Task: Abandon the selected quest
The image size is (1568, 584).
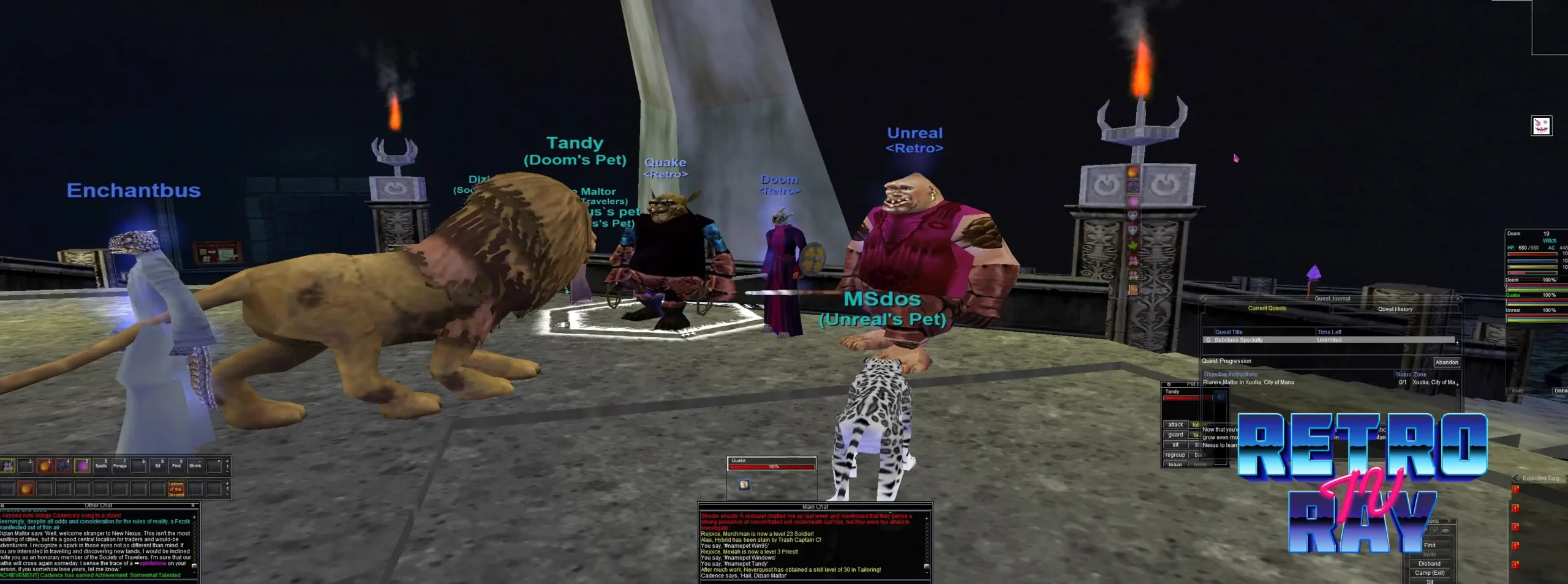Action: click(1446, 362)
